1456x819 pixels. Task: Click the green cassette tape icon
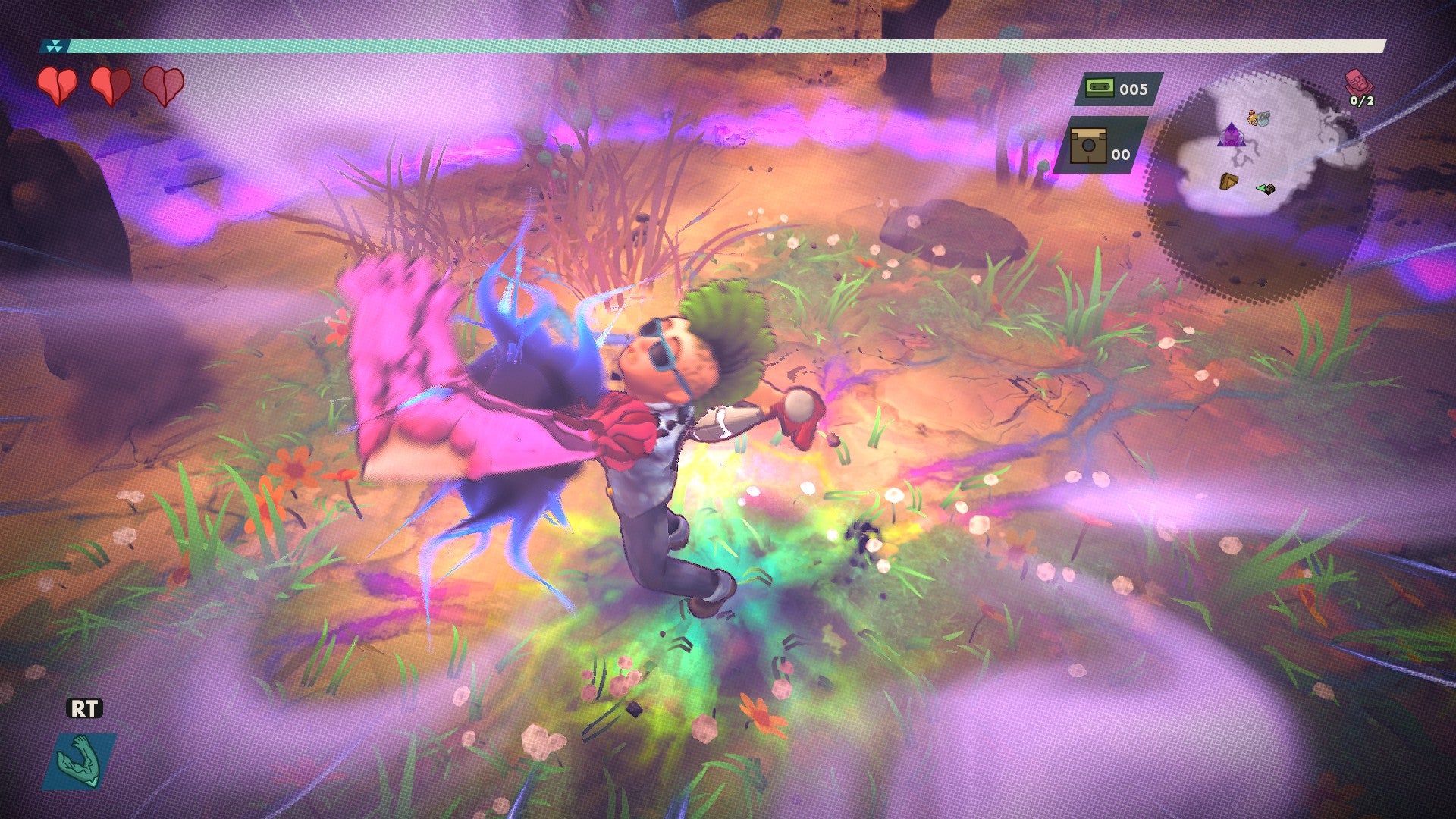1095,88
